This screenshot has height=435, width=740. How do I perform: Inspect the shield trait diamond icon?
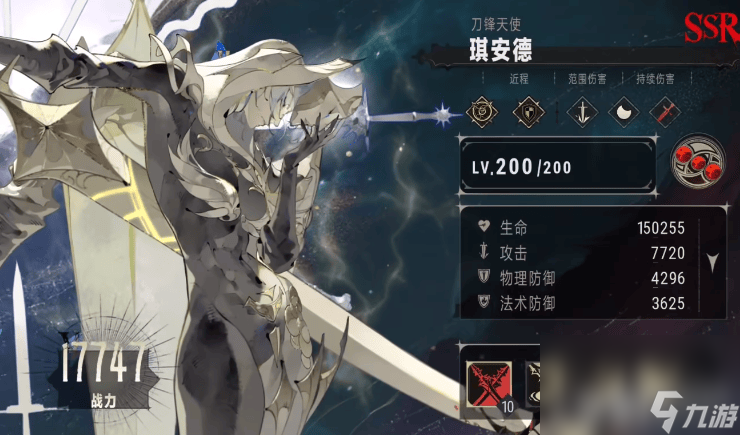tap(530, 111)
